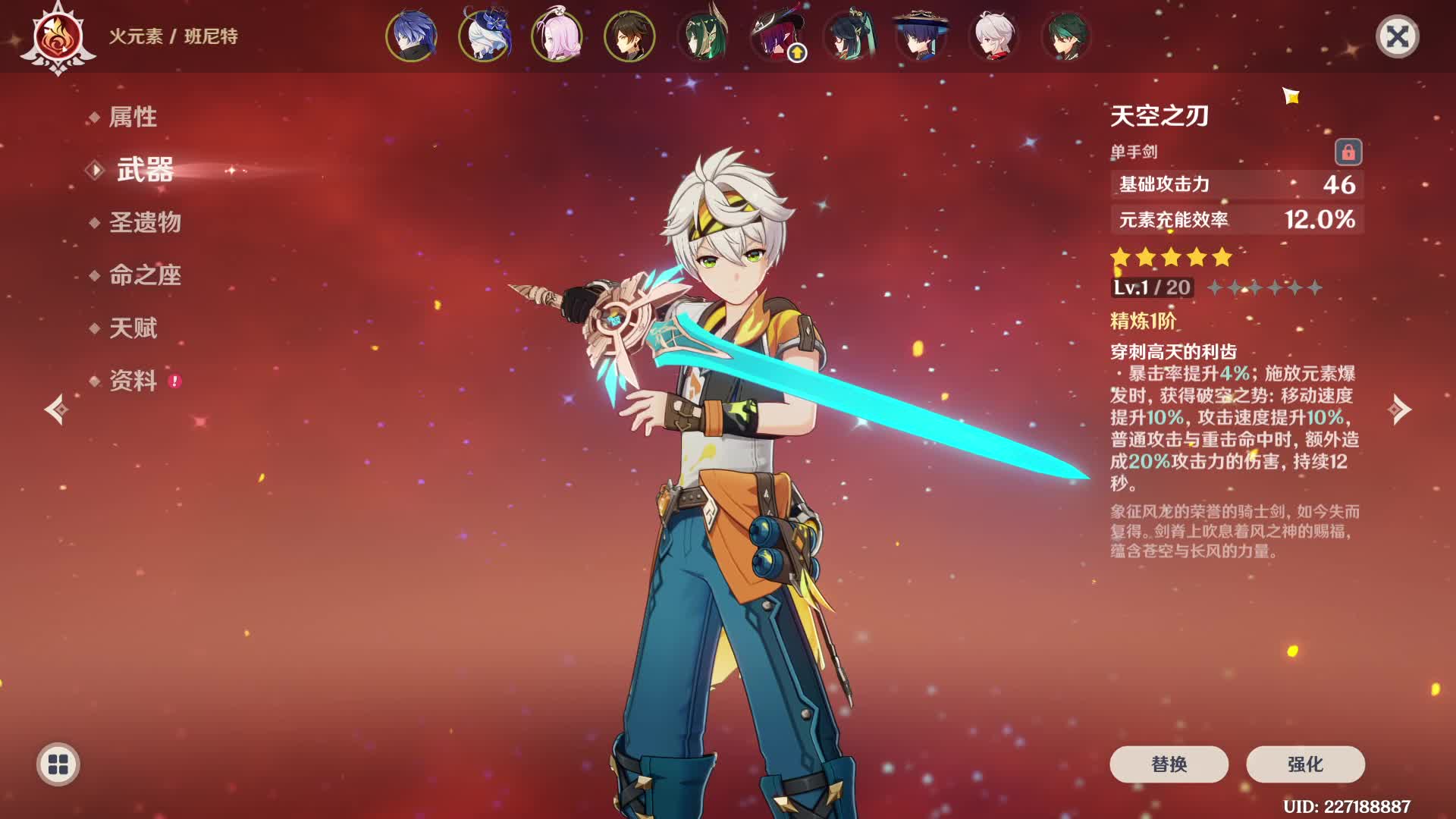Pick the red-haired character with upgrade arrow
The image size is (1456, 819).
(776, 36)
